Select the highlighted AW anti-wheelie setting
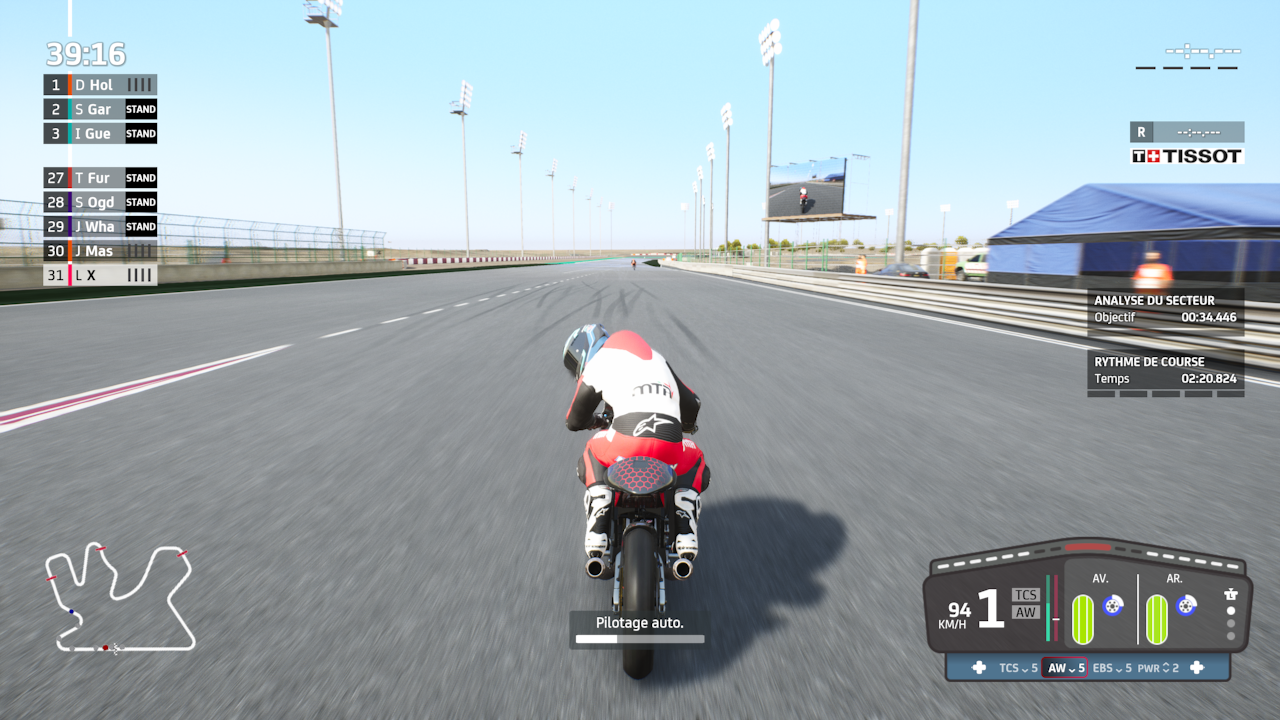This screenshot has height=720, width=1280. (x=1065, y=668)
